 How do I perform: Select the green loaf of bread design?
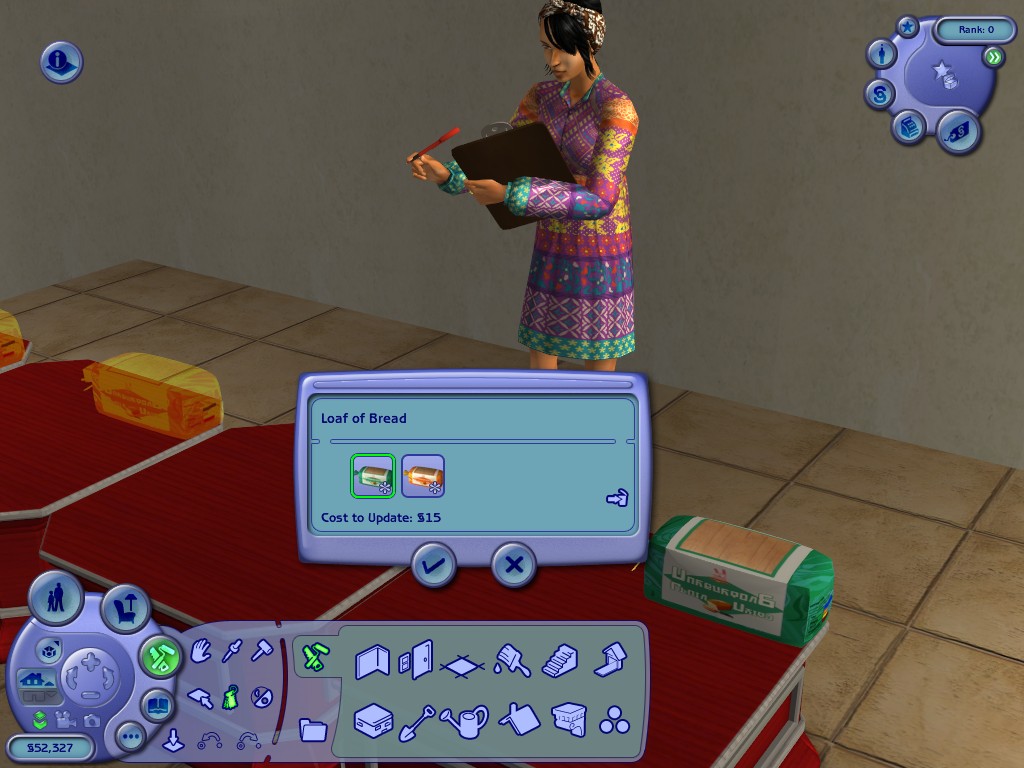tap(373, 476)
